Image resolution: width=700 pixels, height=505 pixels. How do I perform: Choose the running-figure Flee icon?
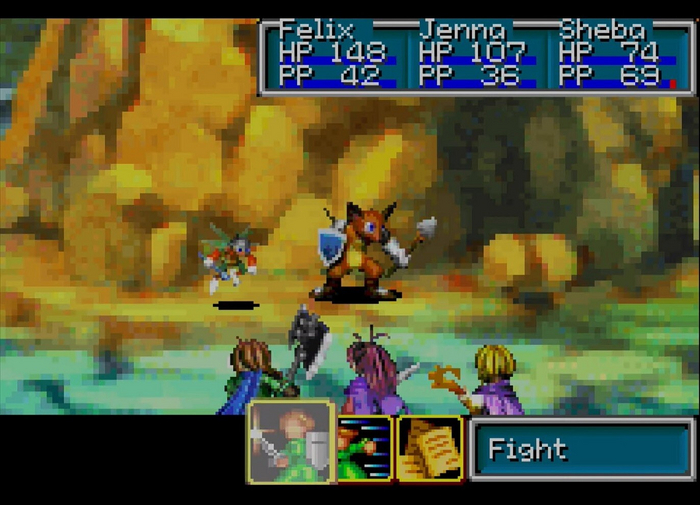[x=364, y=448]
